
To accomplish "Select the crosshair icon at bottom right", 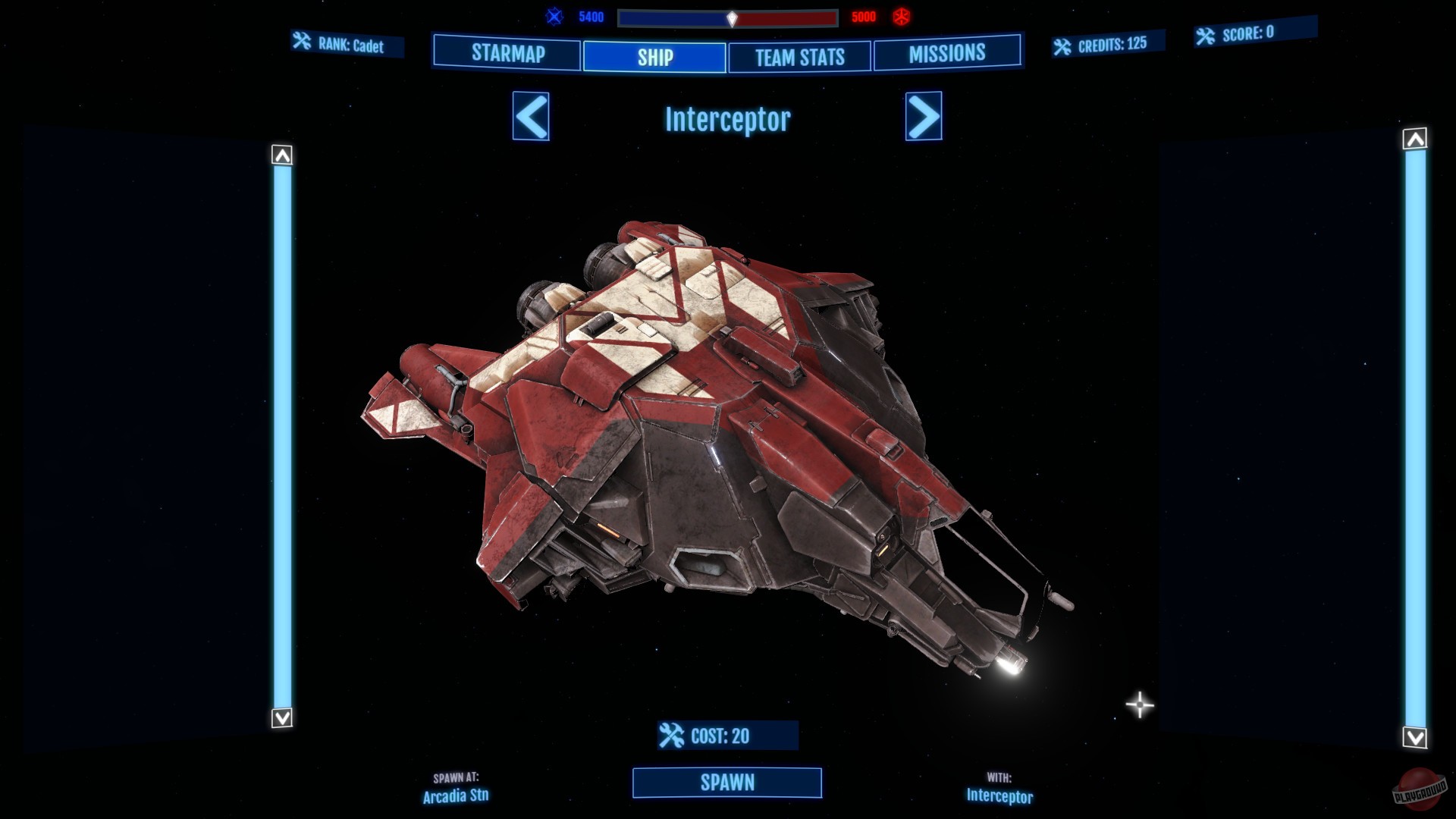I will tap(1138, 704).
